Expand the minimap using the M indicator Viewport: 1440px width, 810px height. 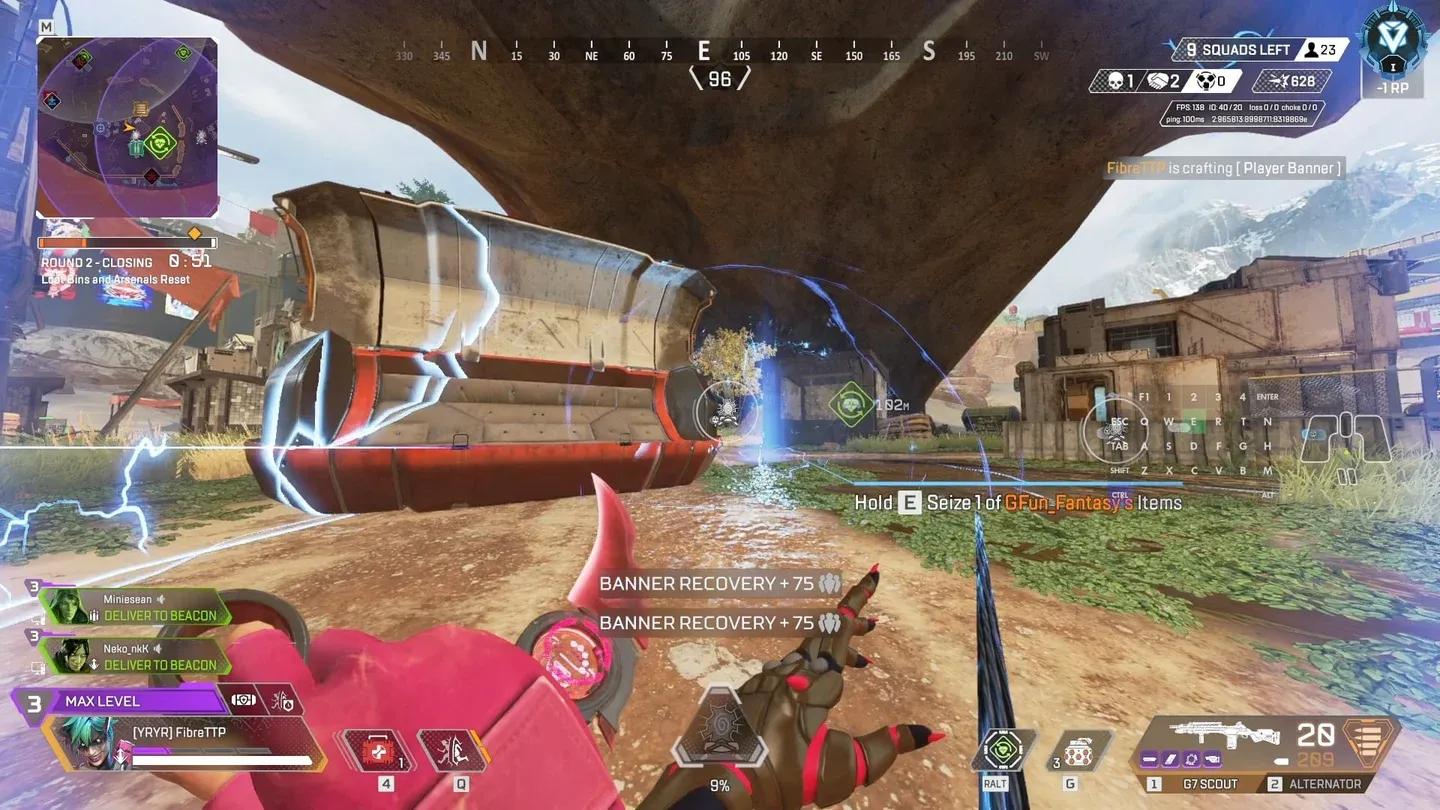44,27
